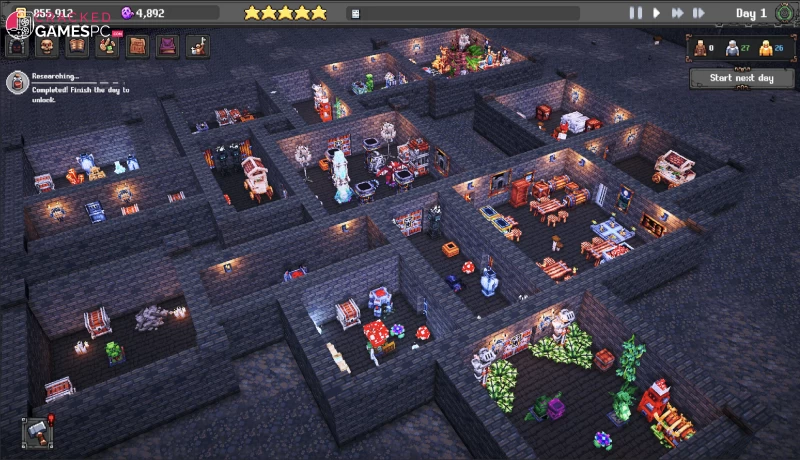The image size is (800, 460).
Task: Select the figure with flag icon
Action: pos(197,46)
